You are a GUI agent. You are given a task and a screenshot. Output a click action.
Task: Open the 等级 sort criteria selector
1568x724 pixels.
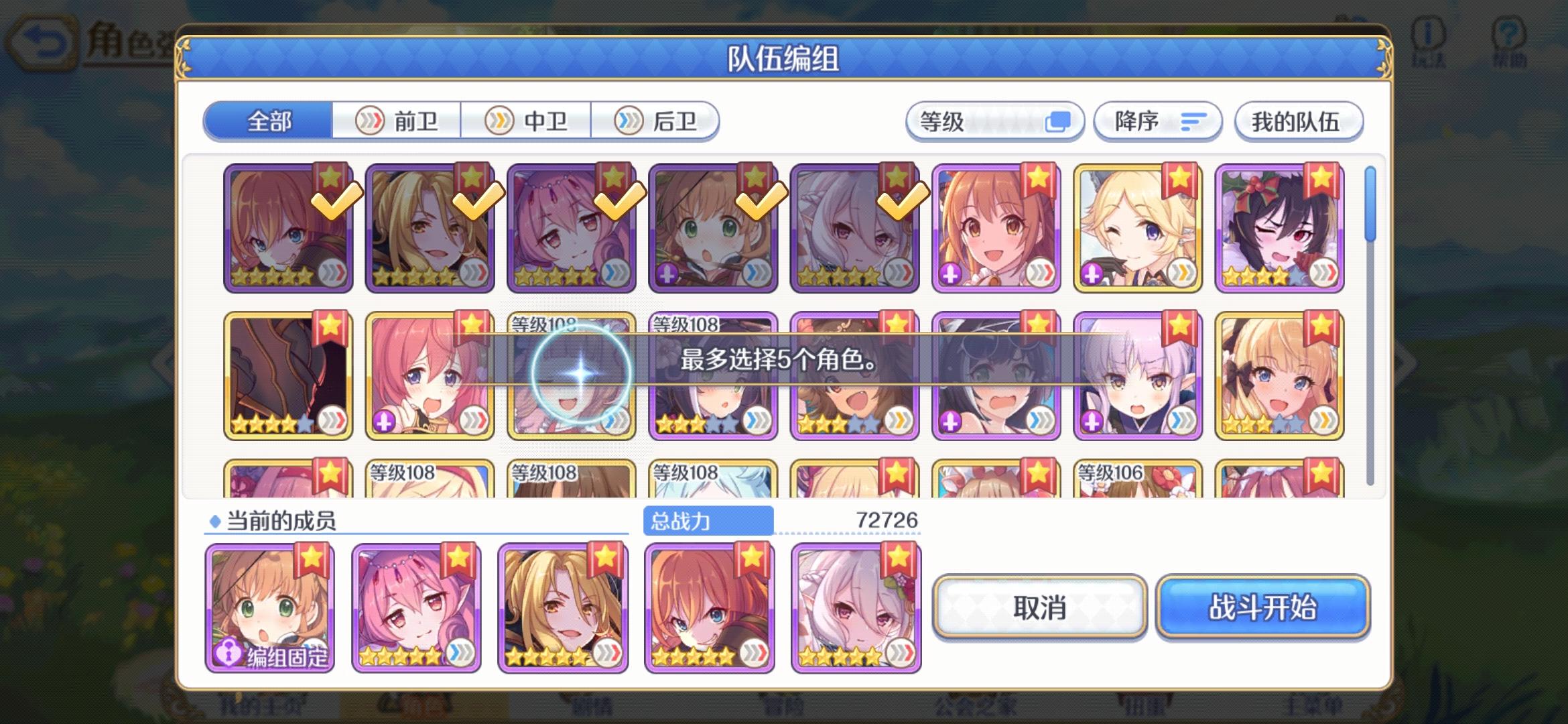pos(995,121)
